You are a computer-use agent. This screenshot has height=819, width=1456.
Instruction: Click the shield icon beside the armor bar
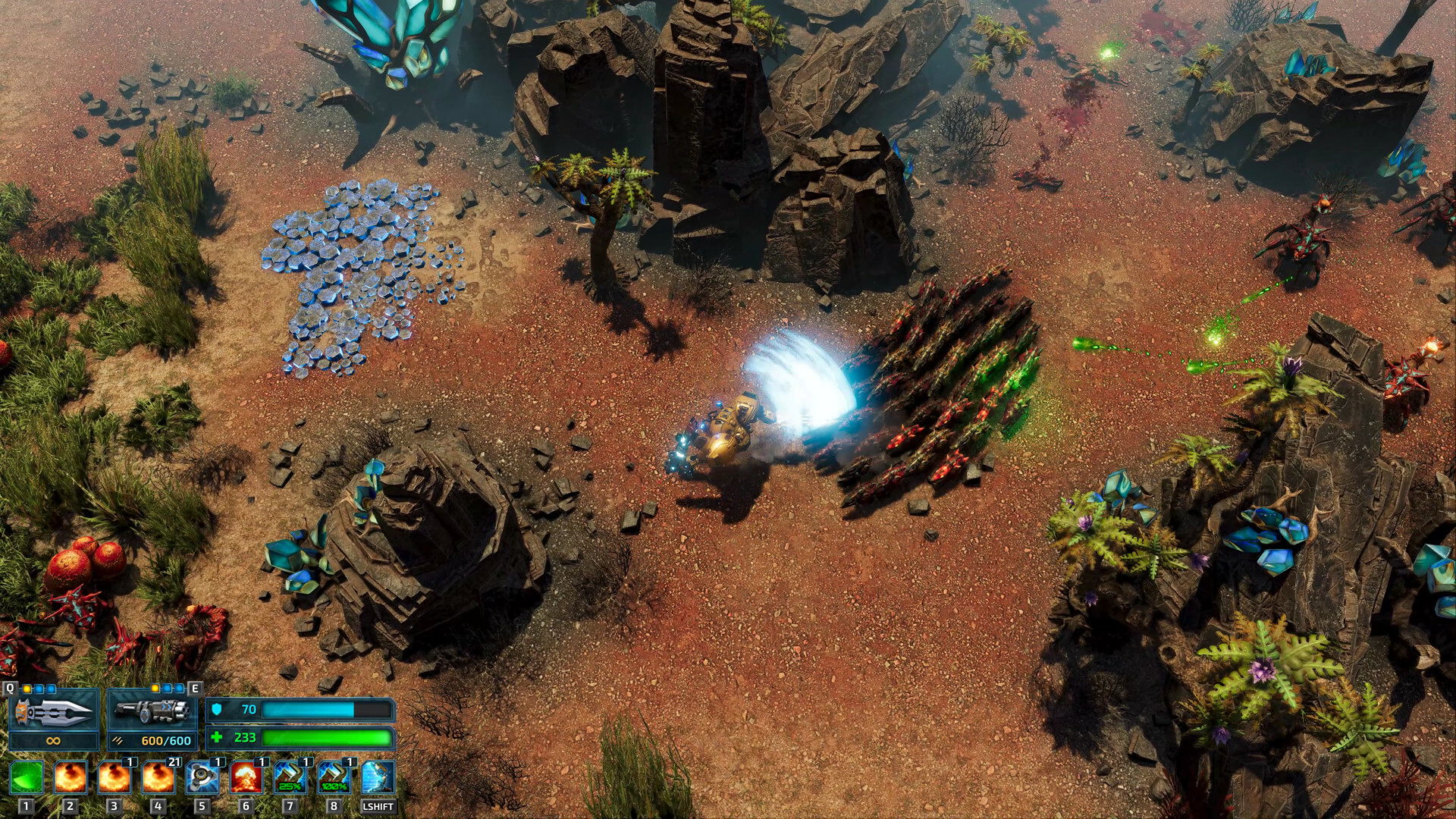point(218,710)
